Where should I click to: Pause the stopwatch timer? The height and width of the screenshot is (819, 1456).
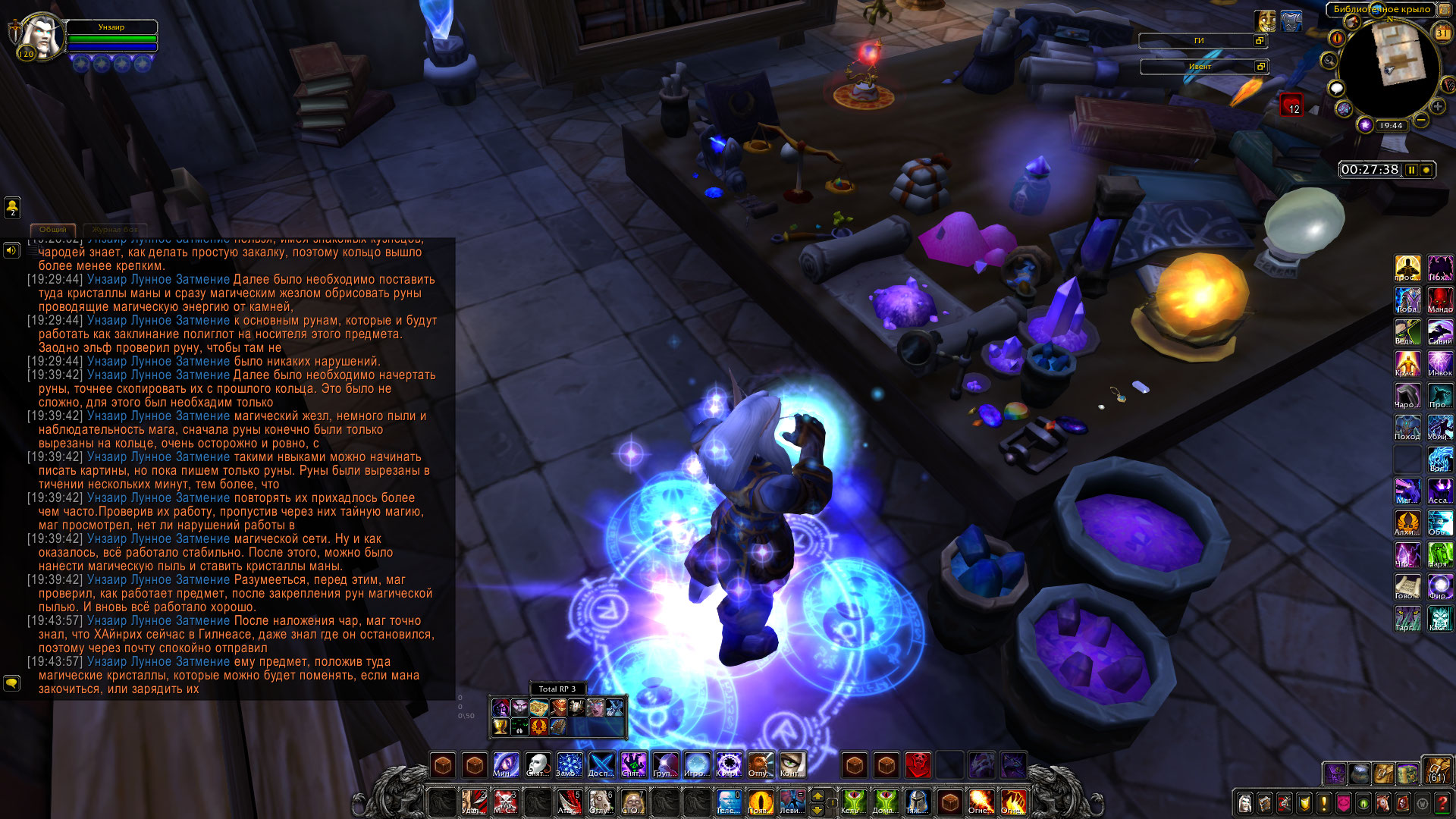(x=1411, y=170)
